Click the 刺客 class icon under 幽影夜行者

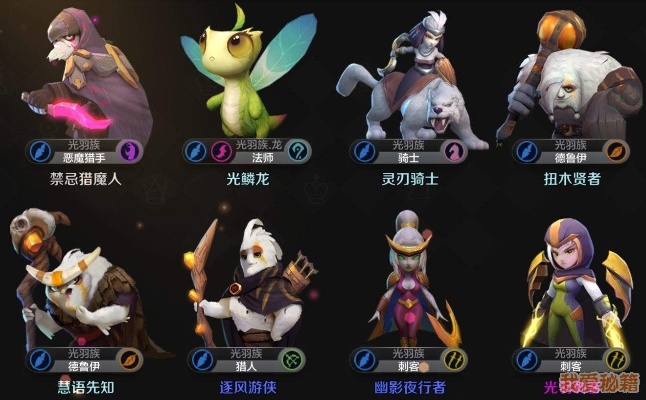click(455, 359)
